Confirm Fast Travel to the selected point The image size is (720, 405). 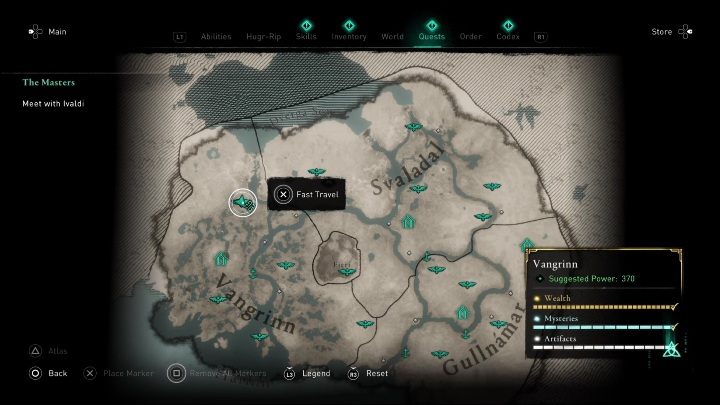click(306, 194)
